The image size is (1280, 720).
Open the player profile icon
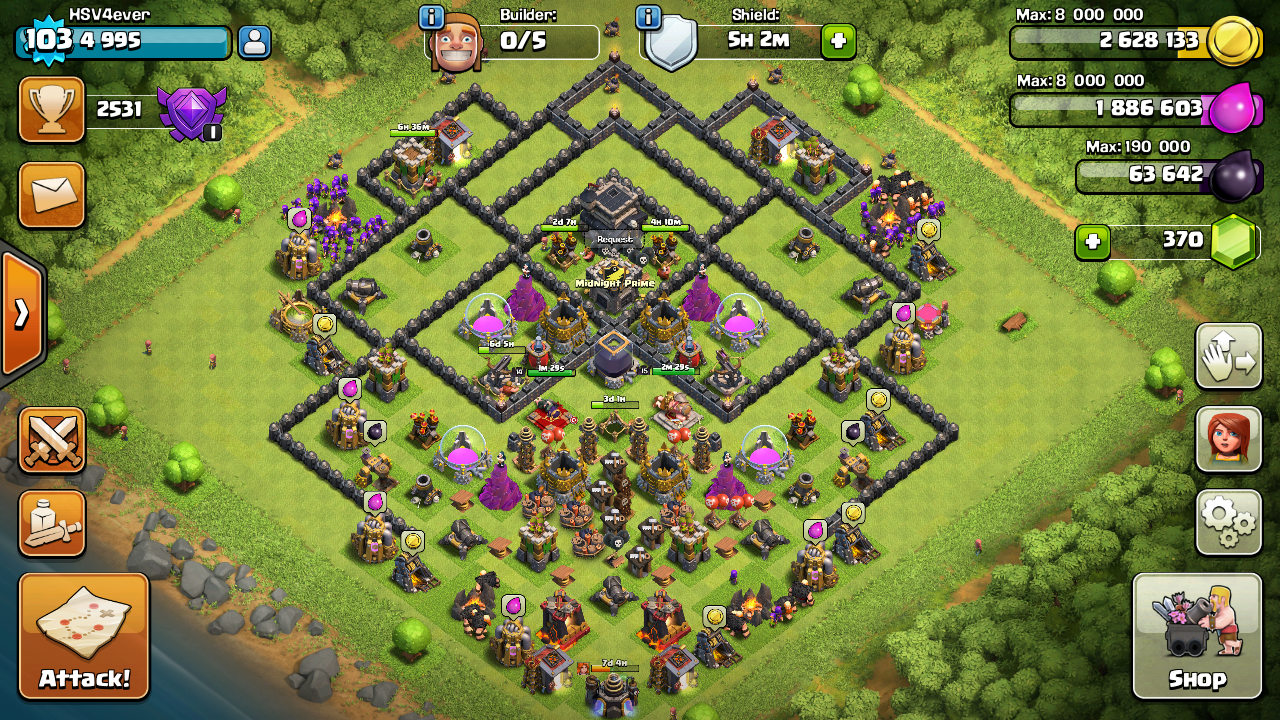pyautogui.click(x=254, y=41)
